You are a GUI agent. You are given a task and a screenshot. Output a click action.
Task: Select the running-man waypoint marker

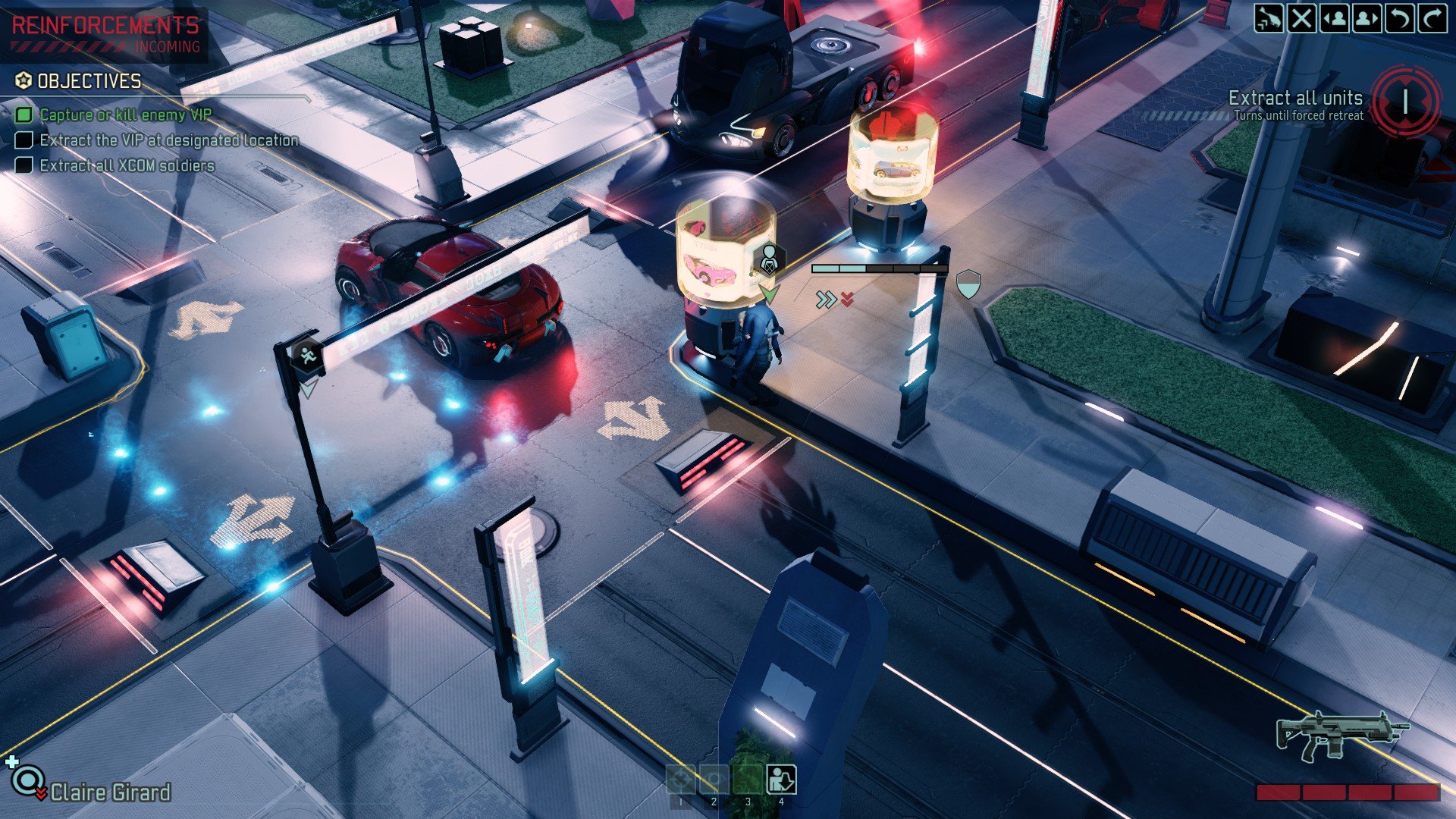(307, 356)
